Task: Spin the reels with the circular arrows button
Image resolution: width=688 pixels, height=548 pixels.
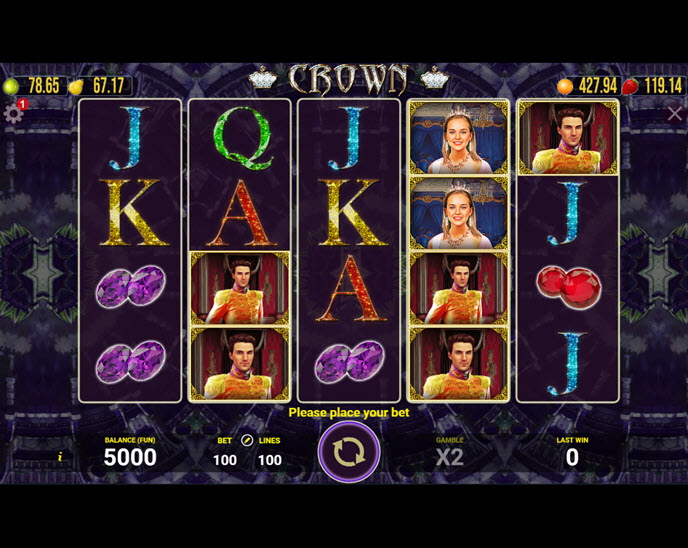Action: (348, 452)
